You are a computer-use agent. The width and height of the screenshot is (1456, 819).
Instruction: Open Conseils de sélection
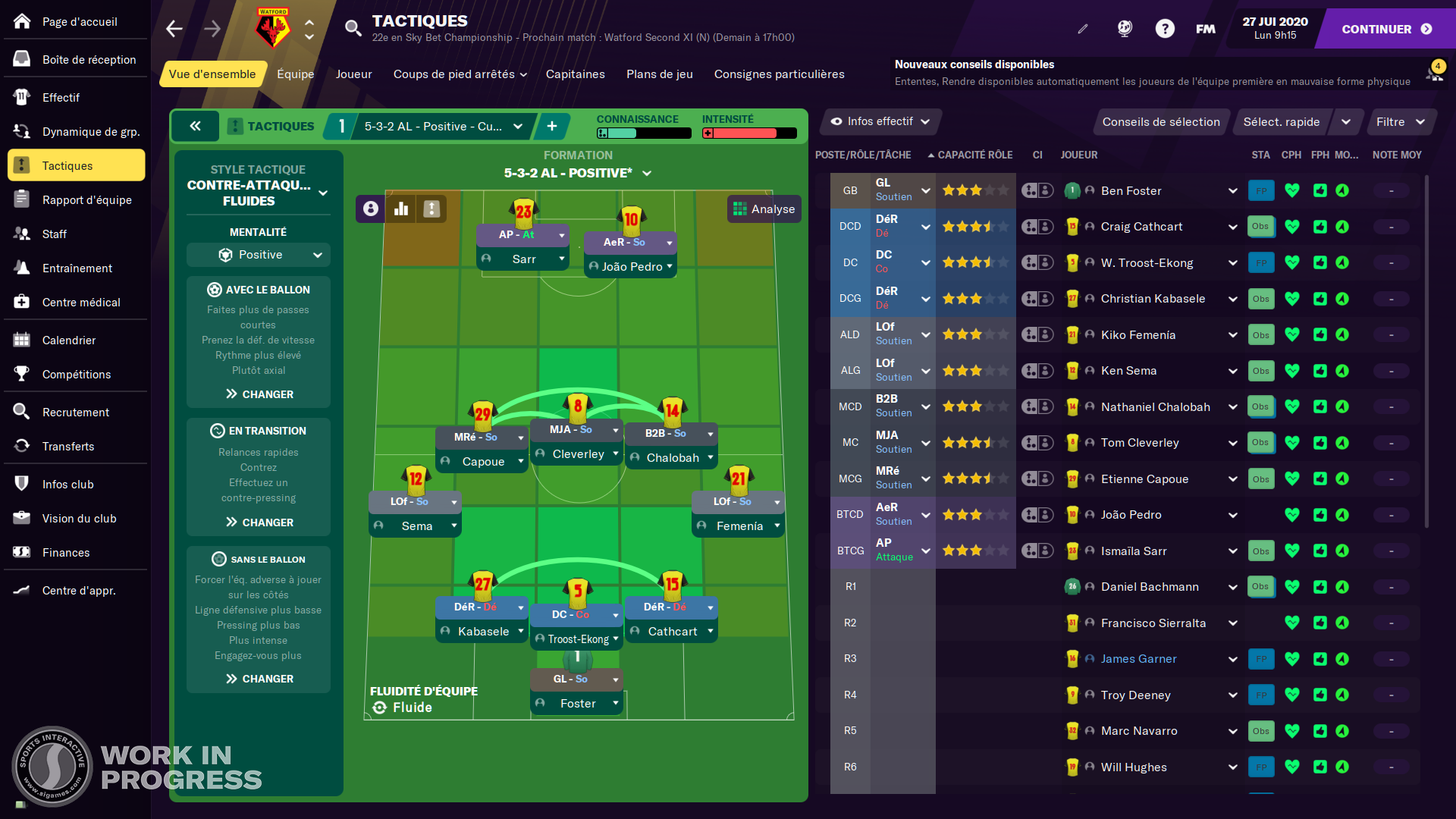[1160, 121]
